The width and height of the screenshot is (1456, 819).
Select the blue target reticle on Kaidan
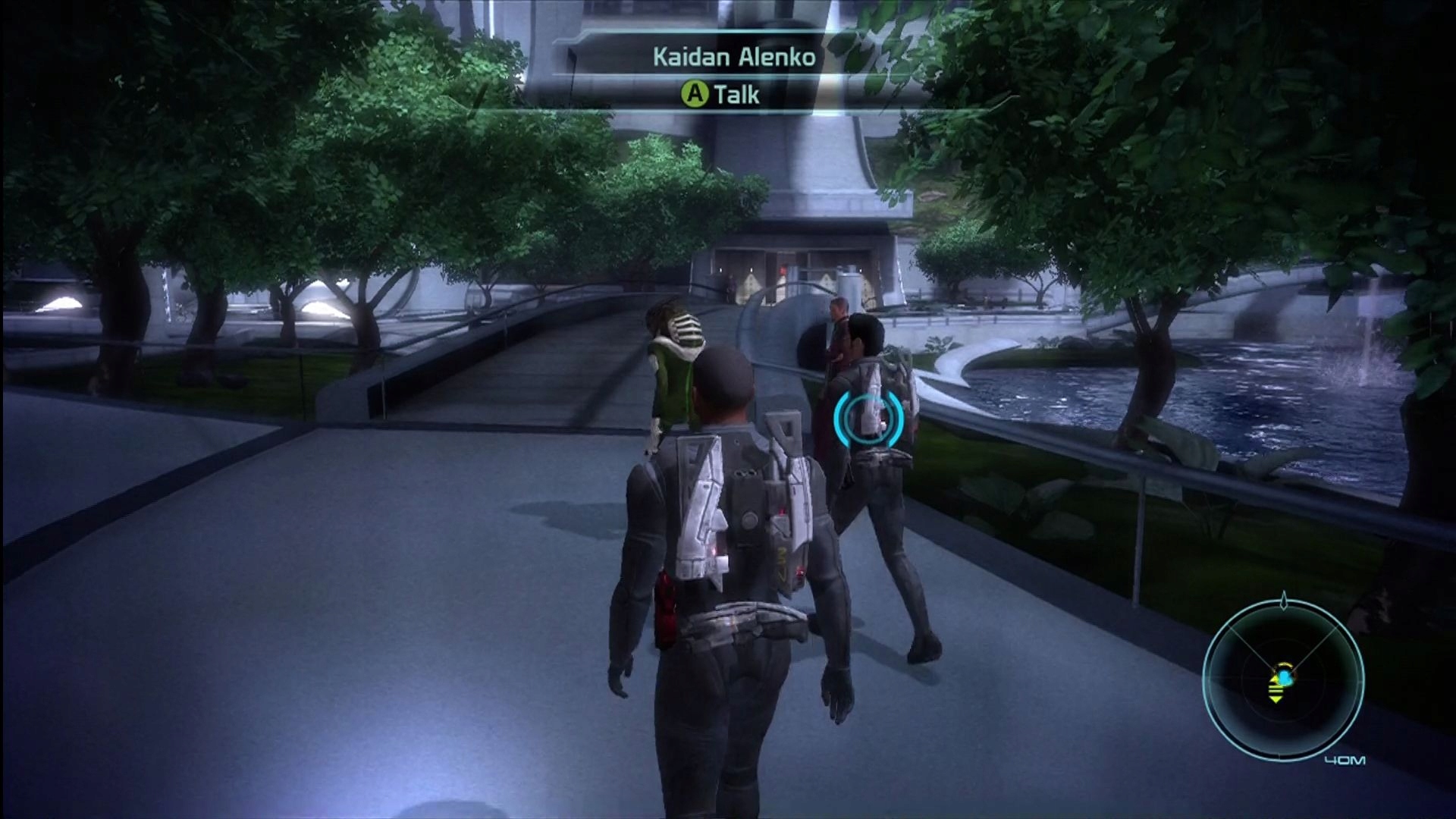click(x=869, y=419)
